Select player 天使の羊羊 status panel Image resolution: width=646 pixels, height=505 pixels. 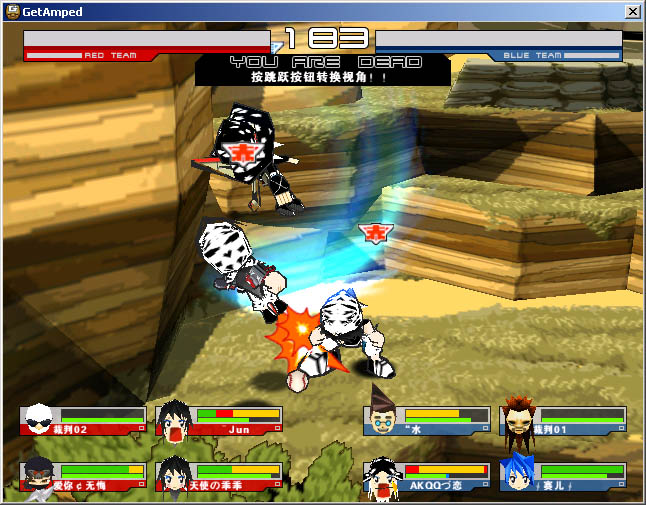220,476
